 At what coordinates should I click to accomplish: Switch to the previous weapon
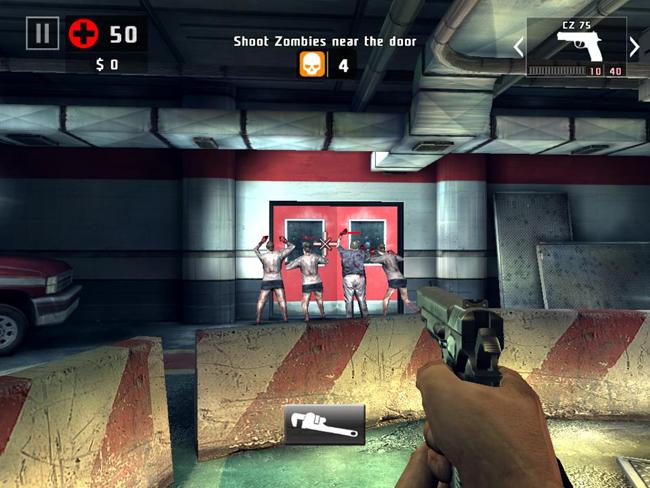click(518, 46)
